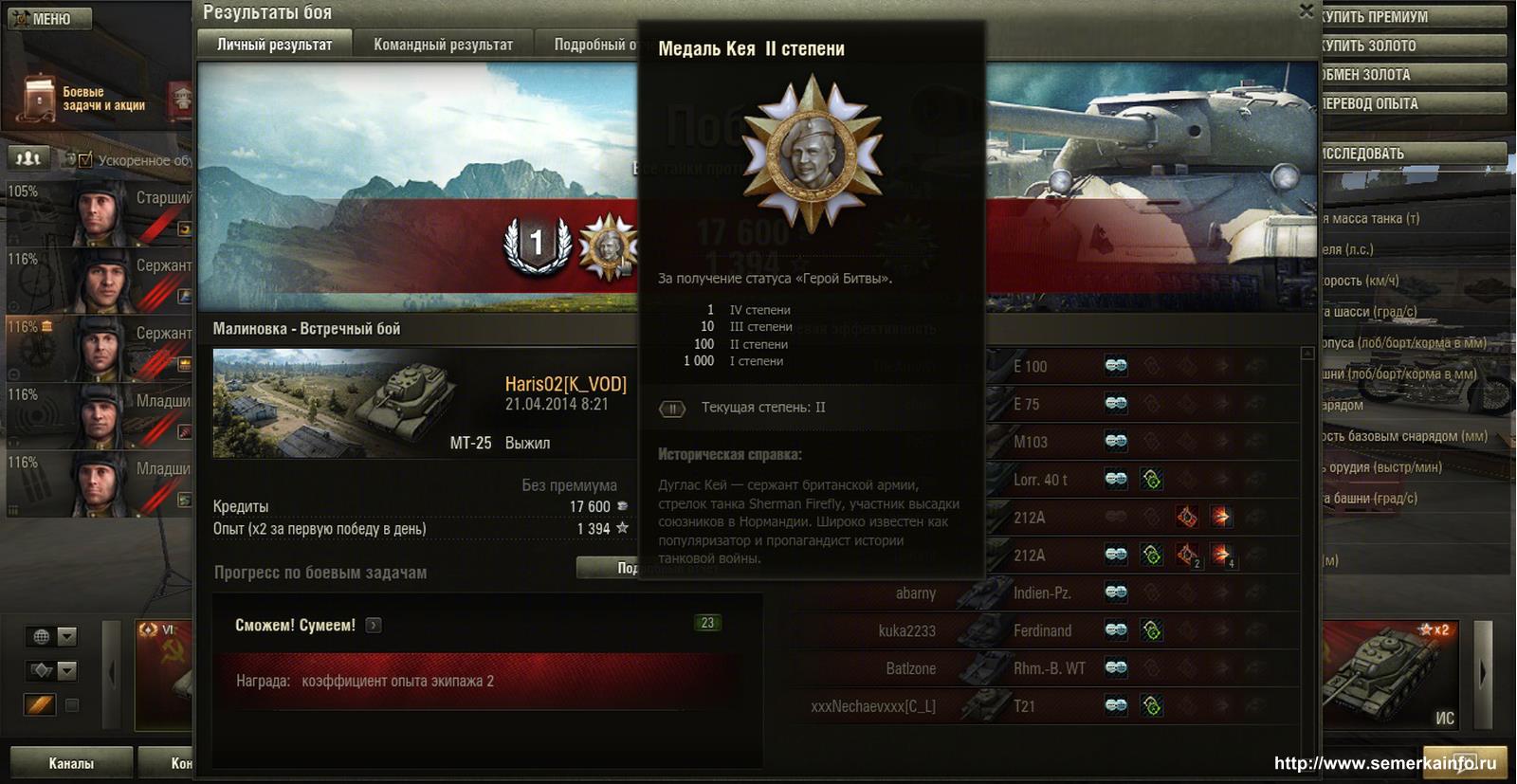Viewport: 1517px width, 784px height.
Task: Select player row abarny Indien-Pz.
Action: (x=1043, y=593)
